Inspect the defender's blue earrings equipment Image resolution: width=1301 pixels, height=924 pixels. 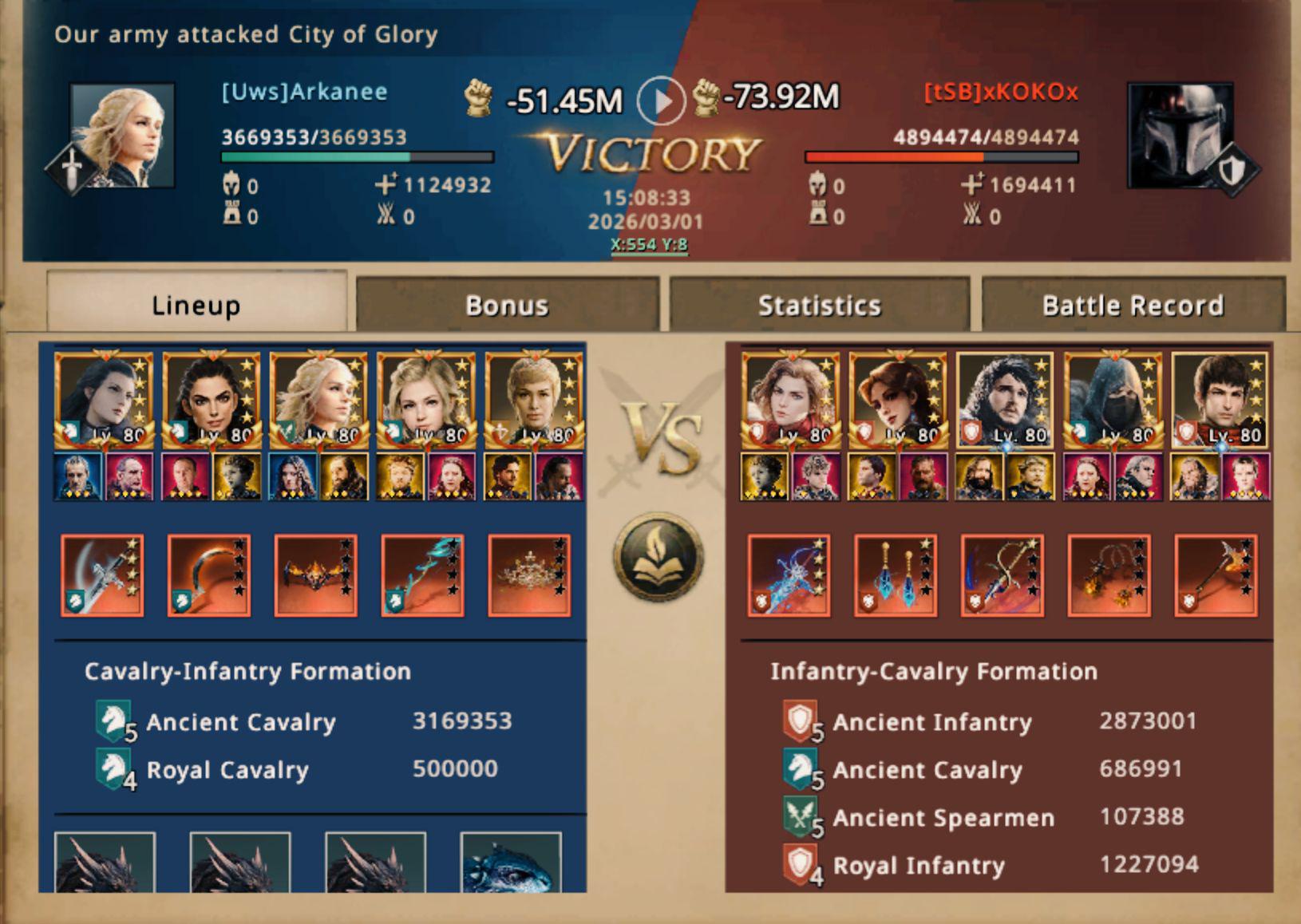(896, 575)
